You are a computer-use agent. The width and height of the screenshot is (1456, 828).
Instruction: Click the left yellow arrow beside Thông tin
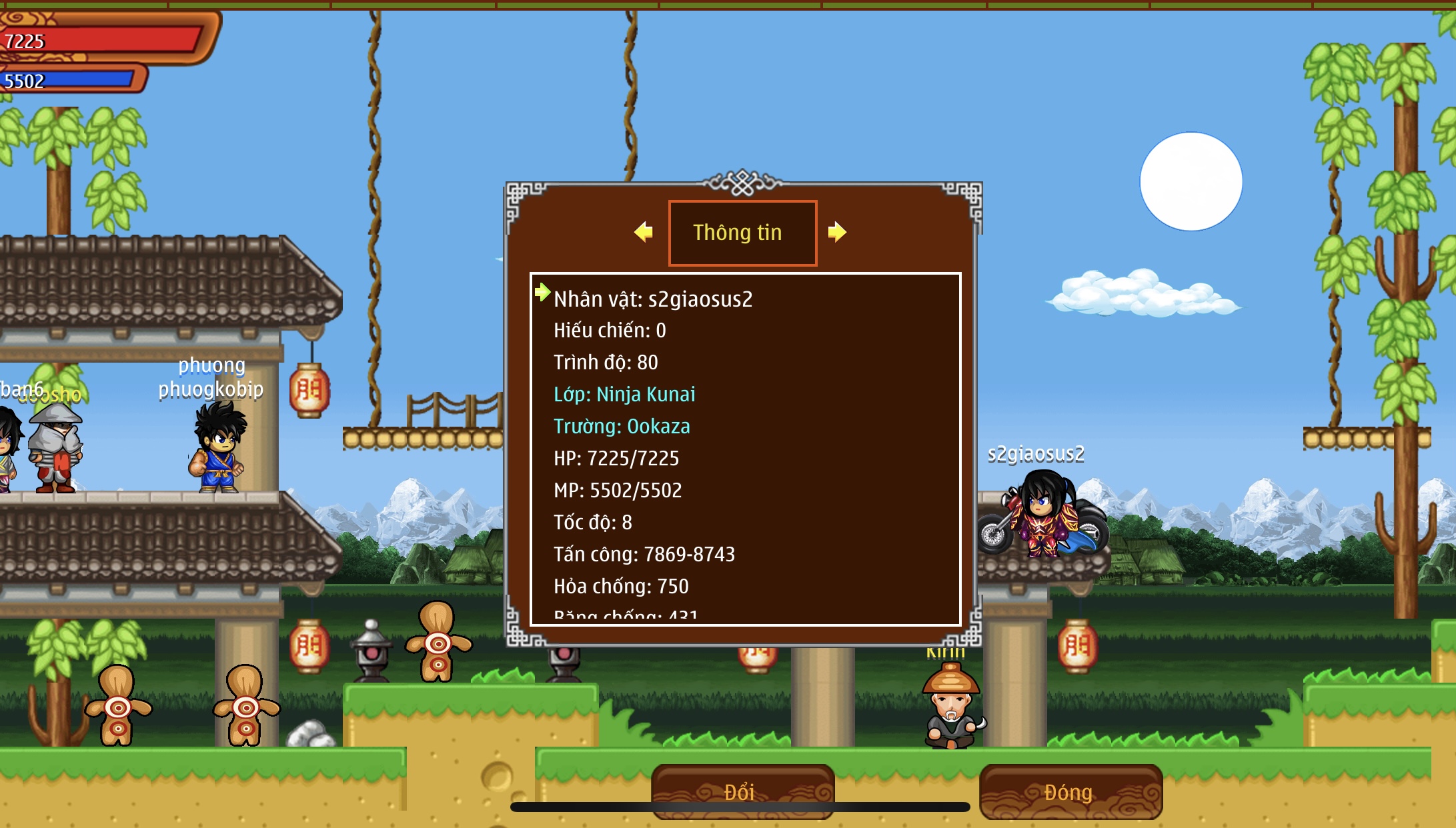click(644, 232)
